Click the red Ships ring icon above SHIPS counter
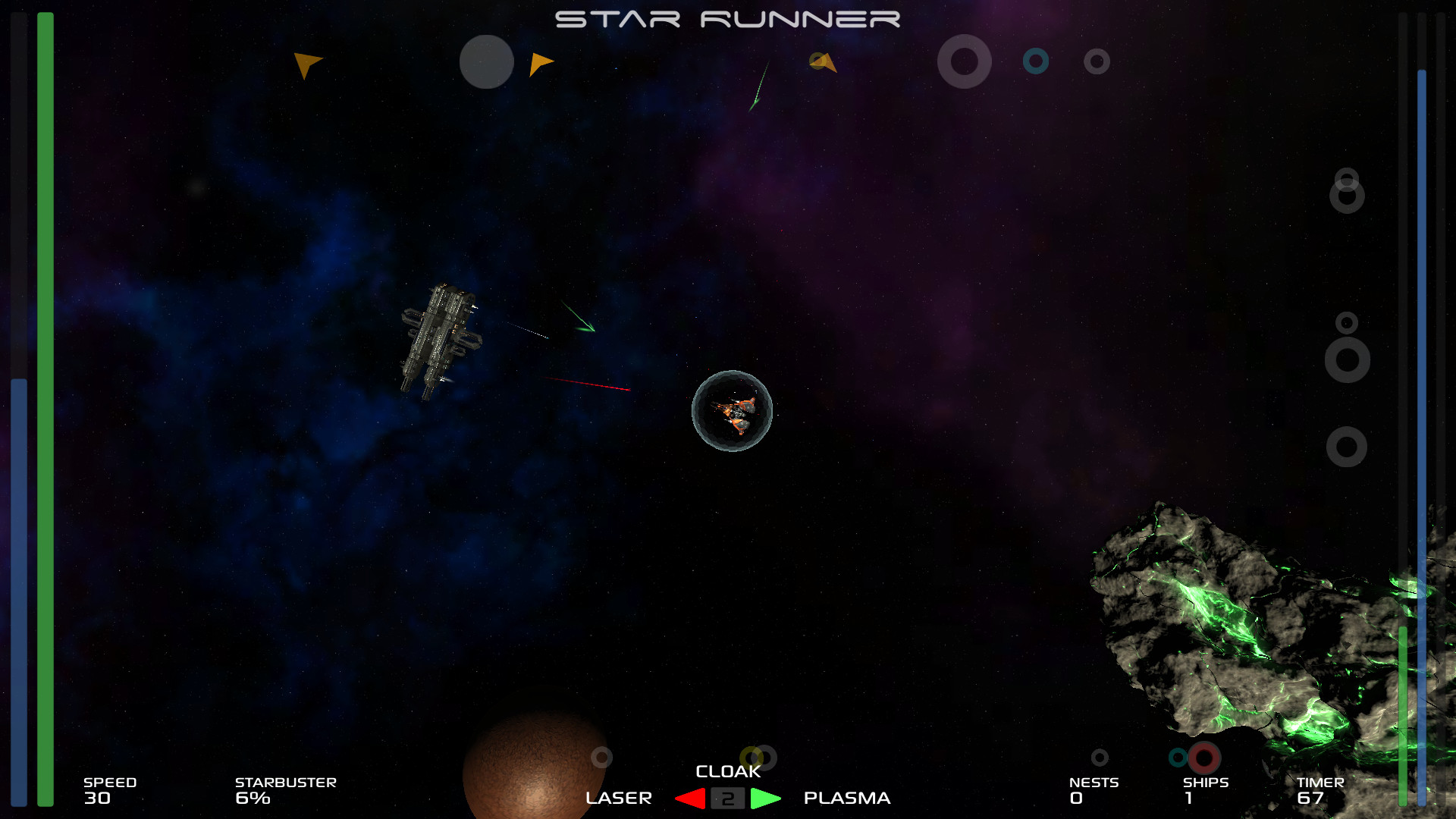Viewport: 1456px width, 819px height. pyautogui.click(x=1203, y=757)
